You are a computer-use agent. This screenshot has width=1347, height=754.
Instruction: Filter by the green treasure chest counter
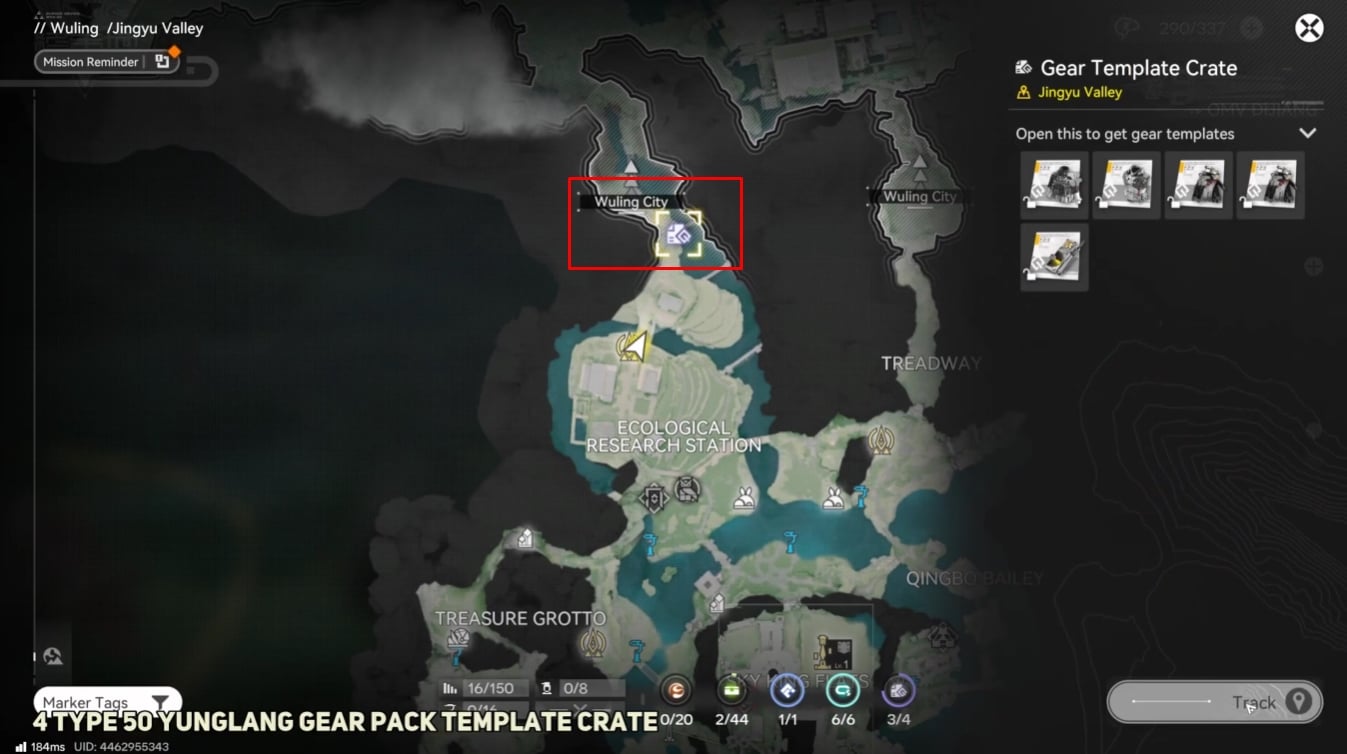(x=734, y=691)
